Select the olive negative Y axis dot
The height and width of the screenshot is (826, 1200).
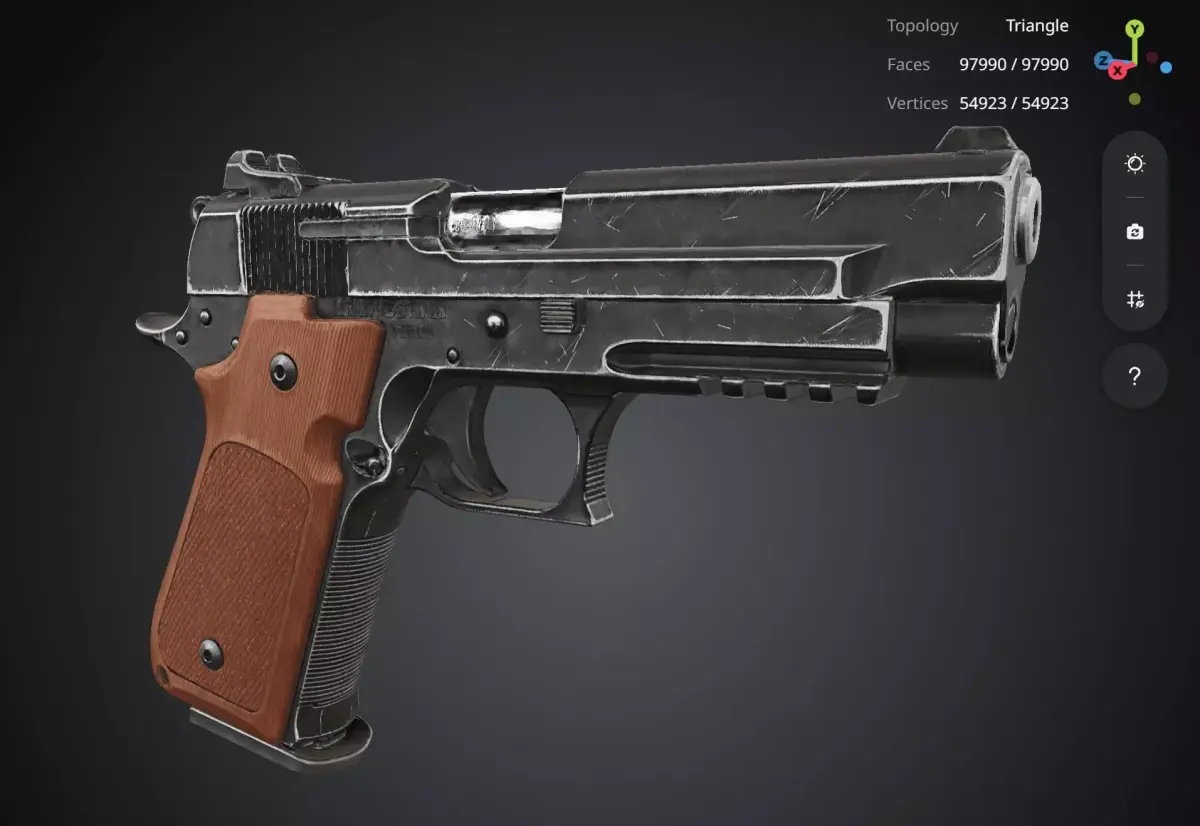point(1134,99)
